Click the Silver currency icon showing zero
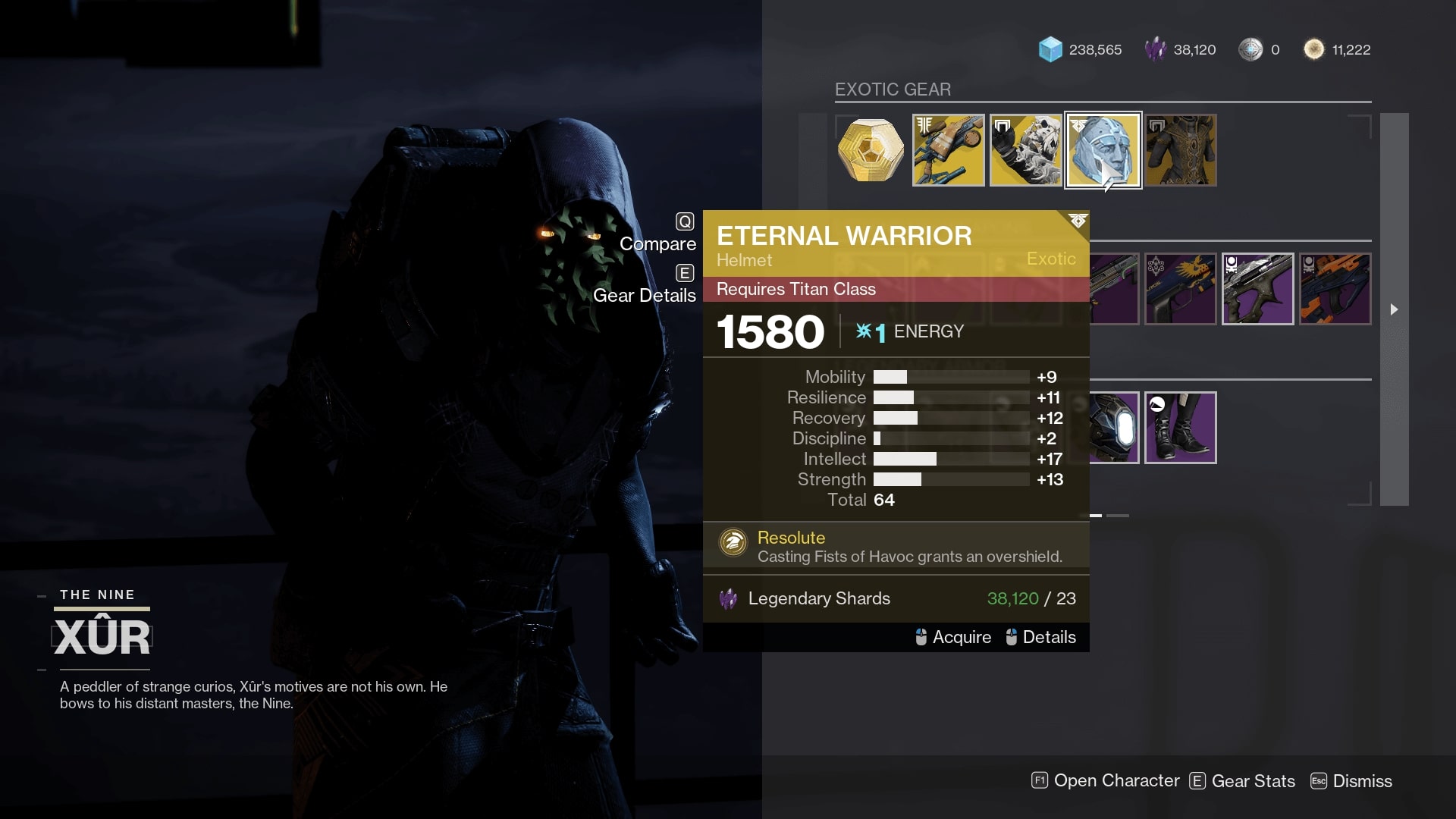This screenshot has width=1456, height=819. point(1253,49)
